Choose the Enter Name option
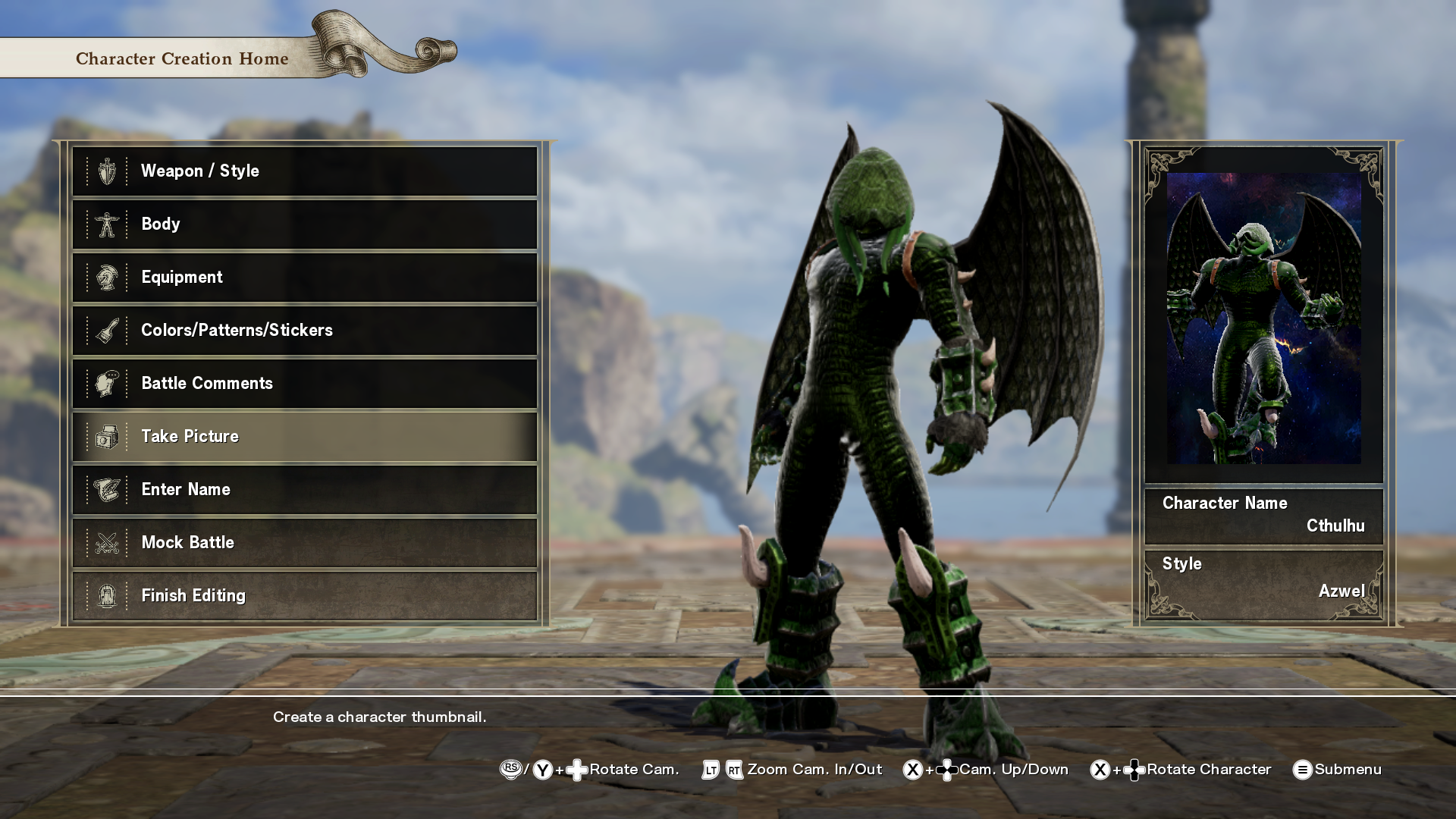 304,490
